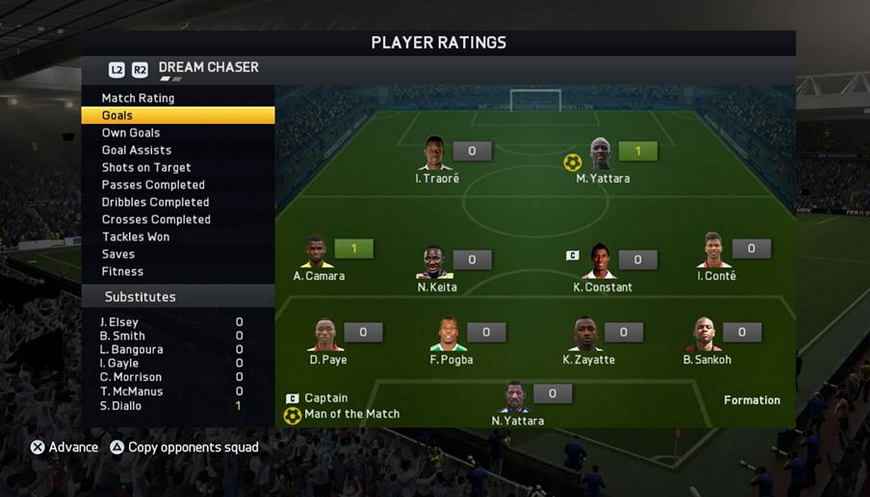Select the Match Rating stat

click(138, 98)
